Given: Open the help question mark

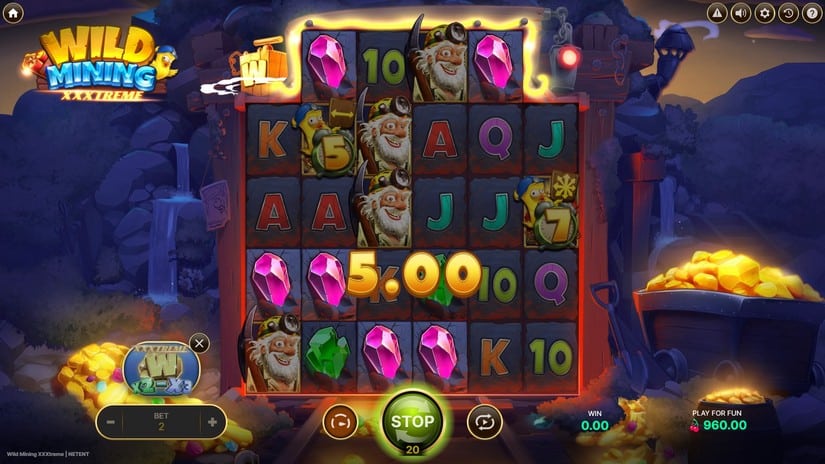Looking at the screenshot, I should tap(811, 12).
